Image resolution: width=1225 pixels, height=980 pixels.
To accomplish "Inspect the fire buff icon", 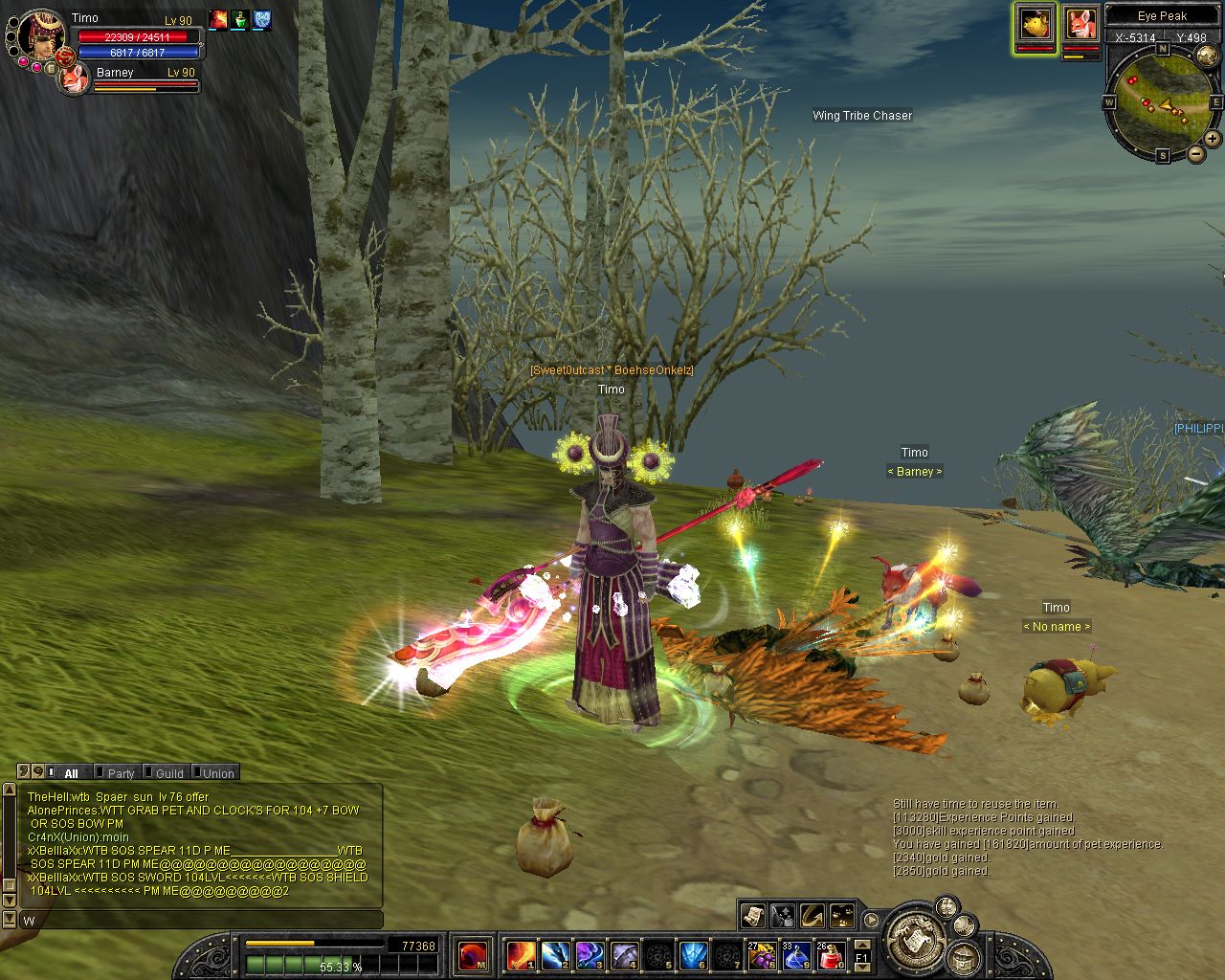I will click(218, 20).
